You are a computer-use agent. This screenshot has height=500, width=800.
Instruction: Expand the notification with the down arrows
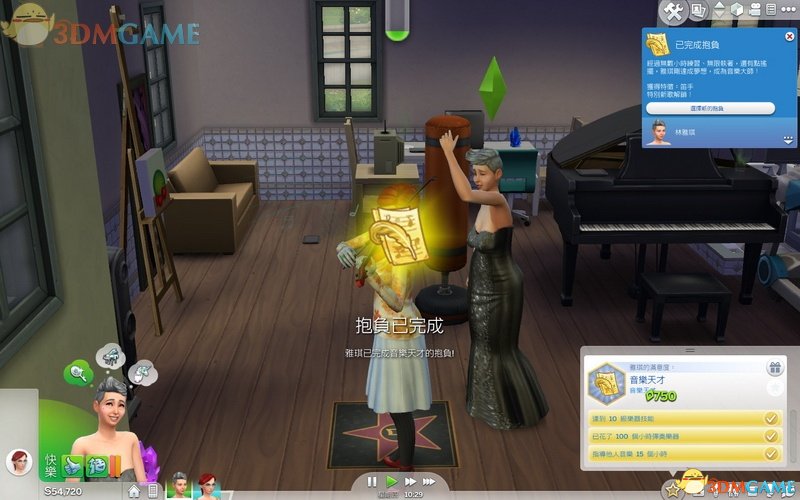788,139
